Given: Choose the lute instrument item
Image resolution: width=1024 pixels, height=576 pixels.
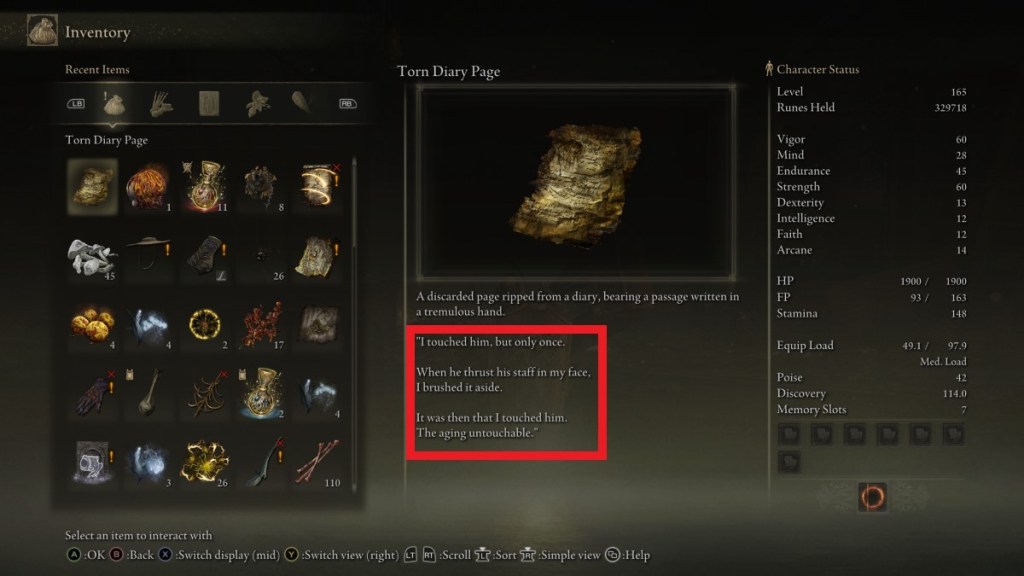Looking at the screenshot, I should click(x=149, y=395).
